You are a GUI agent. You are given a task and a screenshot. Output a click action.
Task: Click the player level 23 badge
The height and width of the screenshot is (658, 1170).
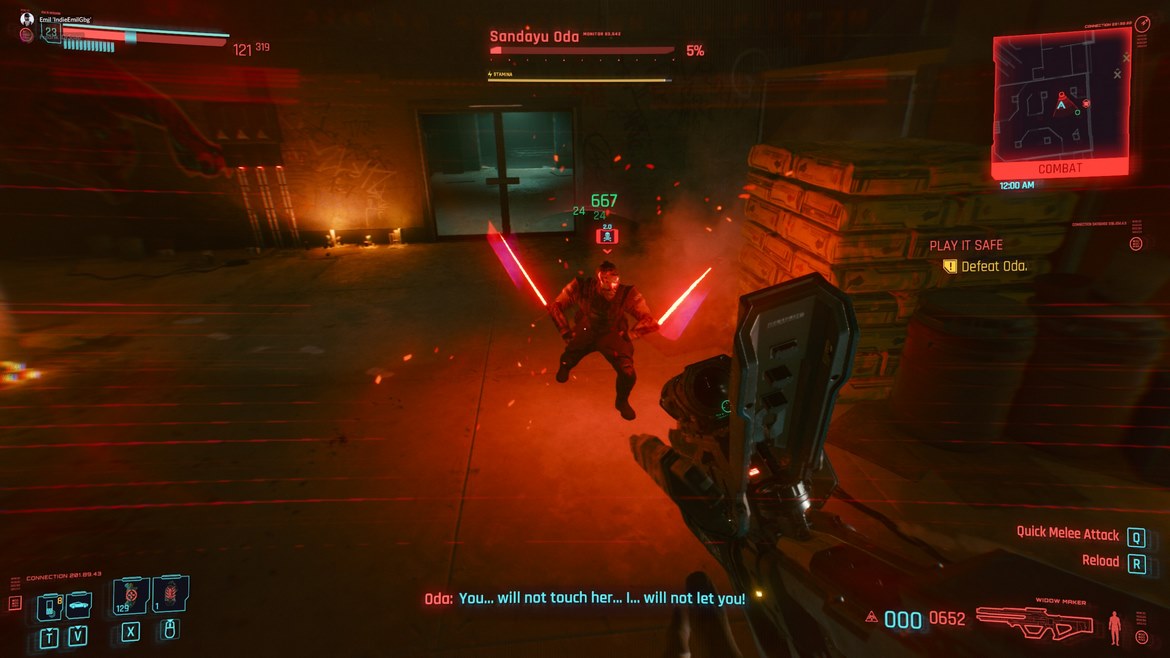coord(50,33)
